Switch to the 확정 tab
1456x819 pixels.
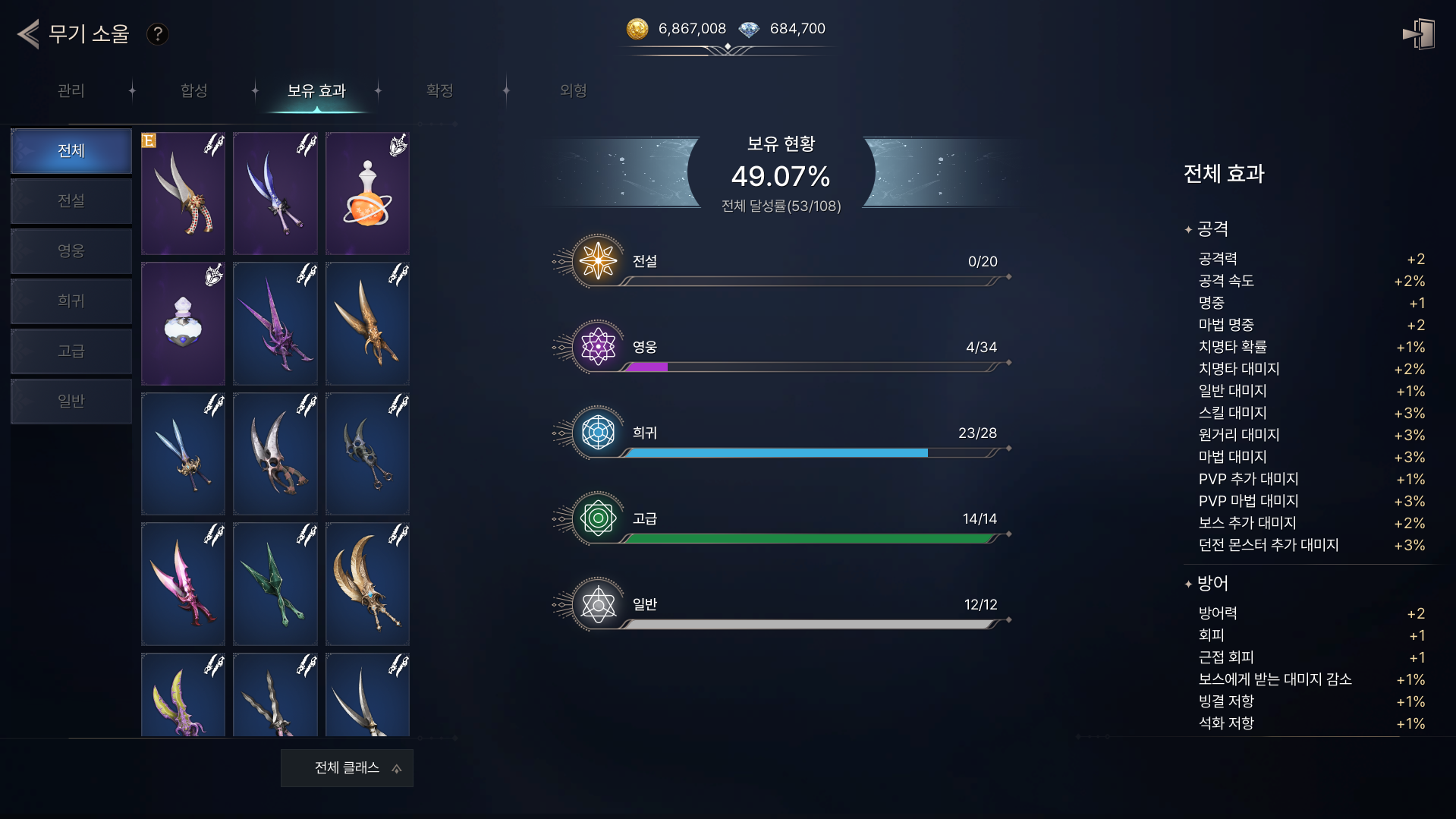point(439,91)
